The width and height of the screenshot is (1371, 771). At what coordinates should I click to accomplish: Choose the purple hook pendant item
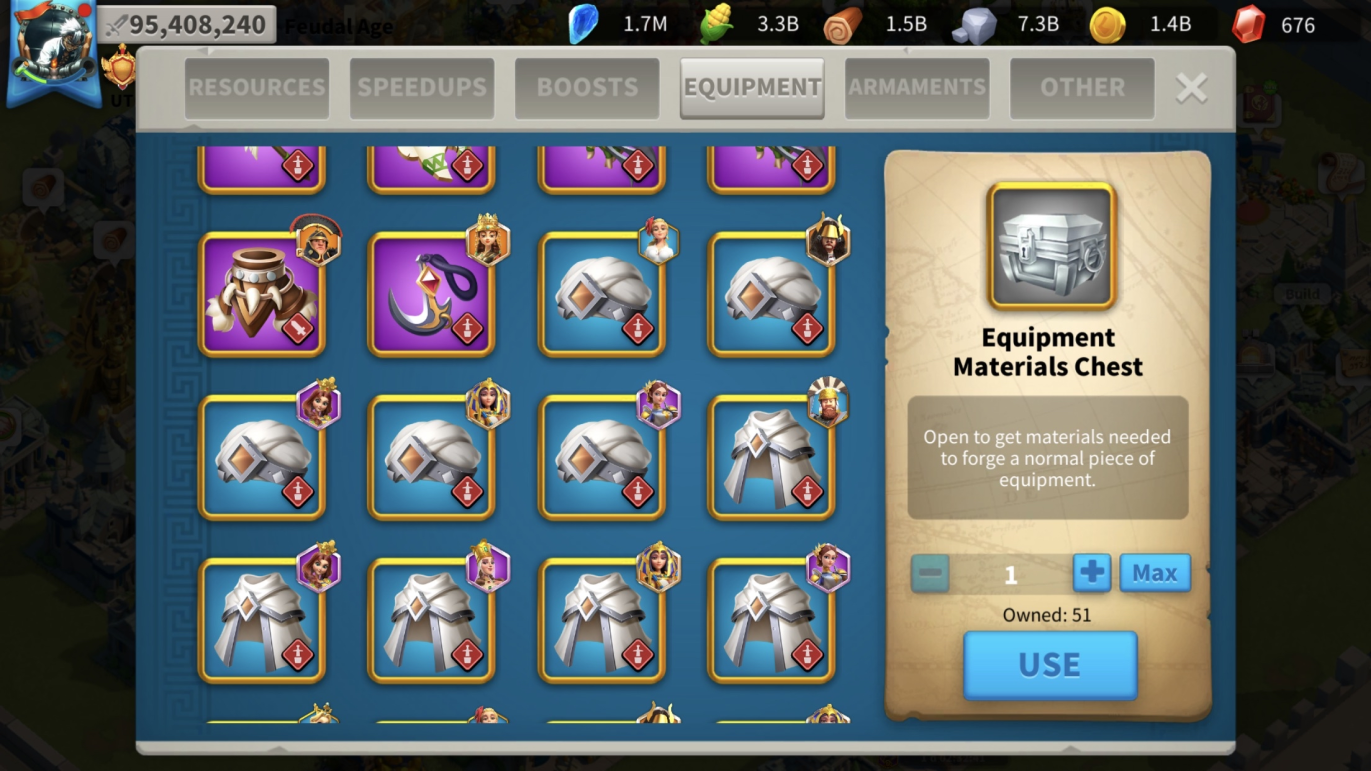tap(432, 295)
